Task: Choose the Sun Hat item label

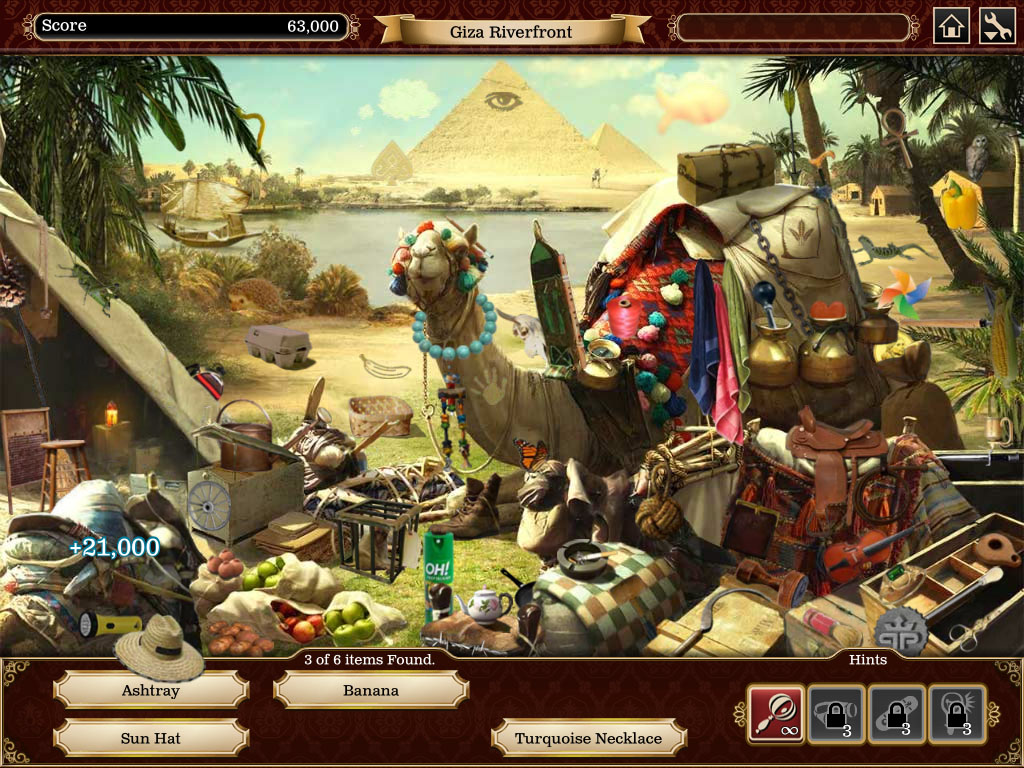Action: coord(151,738)
